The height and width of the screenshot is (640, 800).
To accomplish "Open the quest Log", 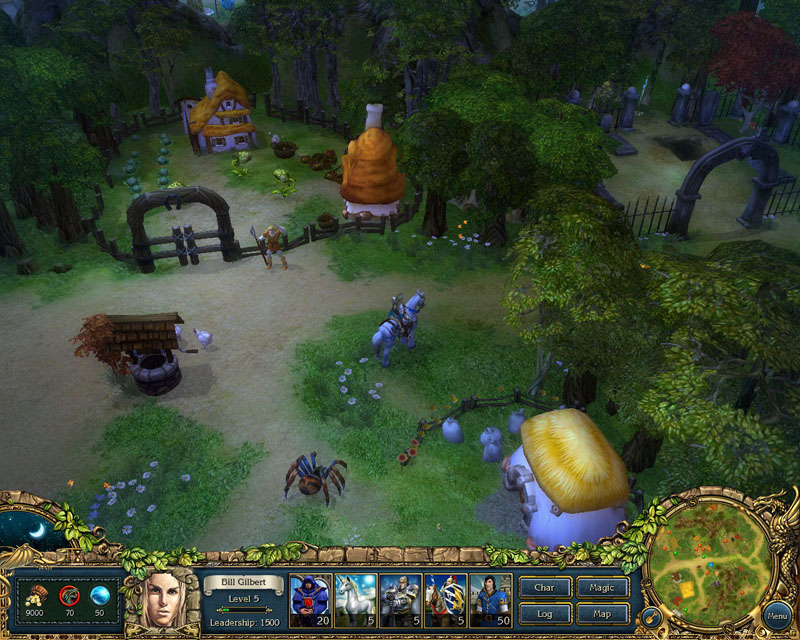I will (x=545, y=613).
